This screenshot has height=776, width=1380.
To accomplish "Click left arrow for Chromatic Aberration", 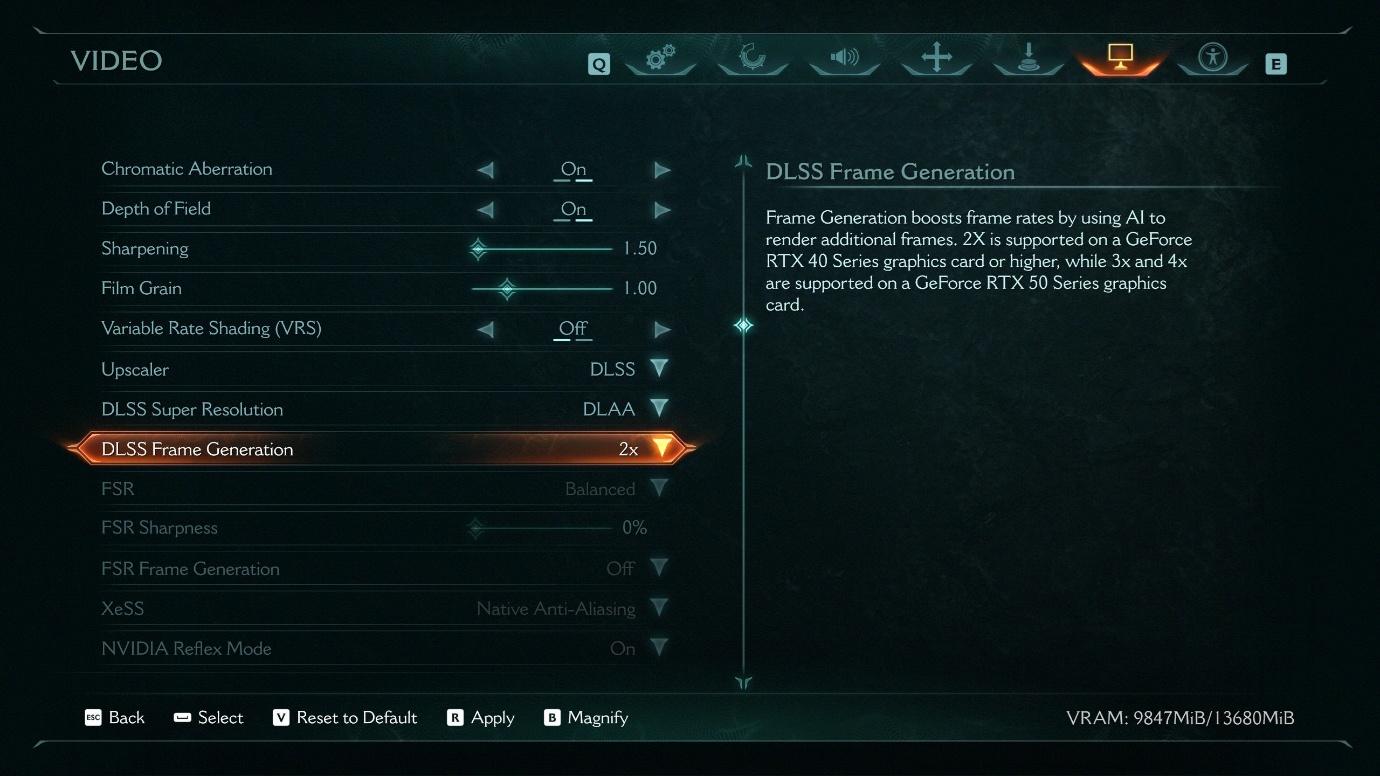I will (485, 170).
